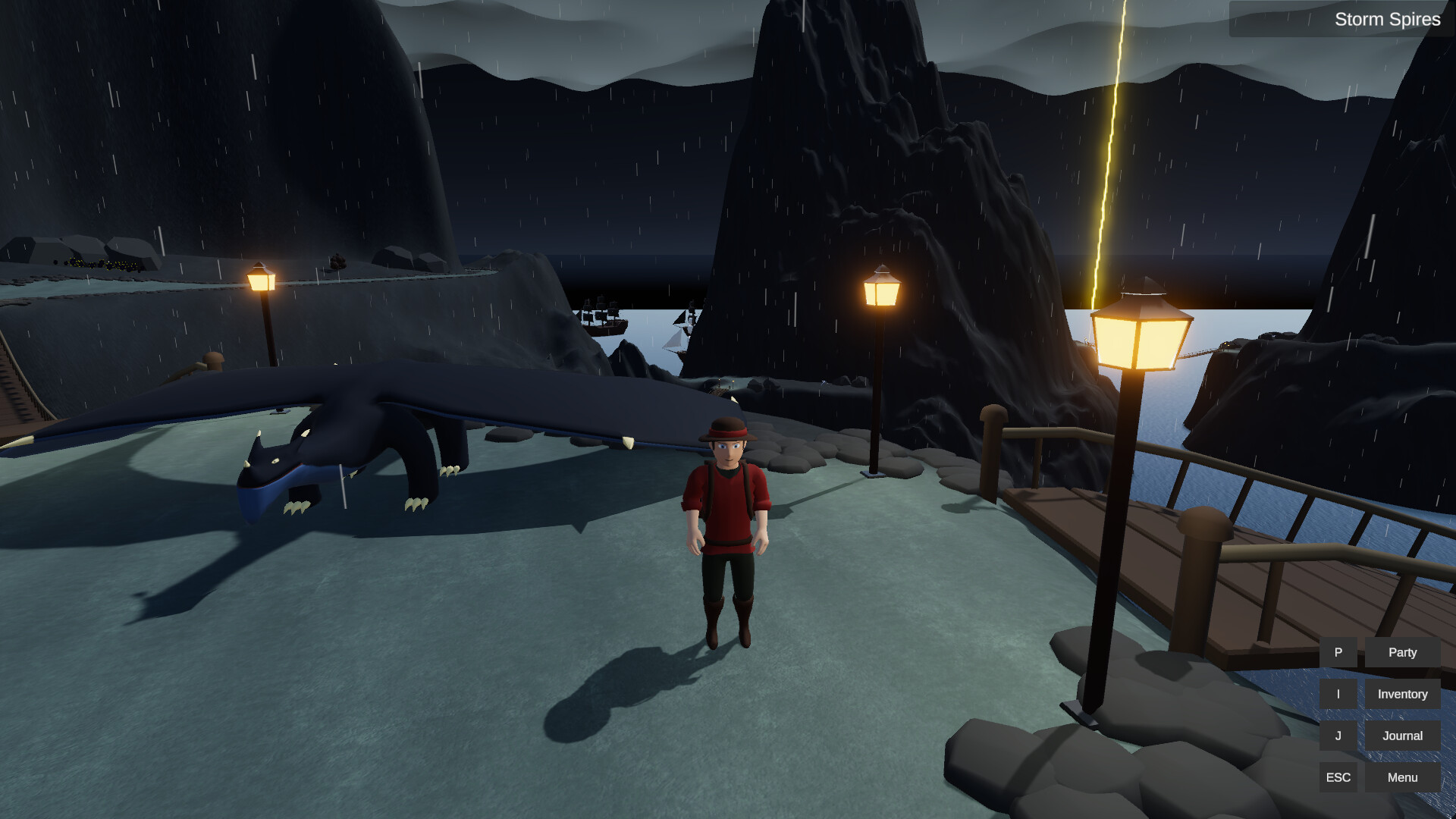Click the distant lamp post on the left
The width and height of the screenshot is (1456, 819).
262,281
